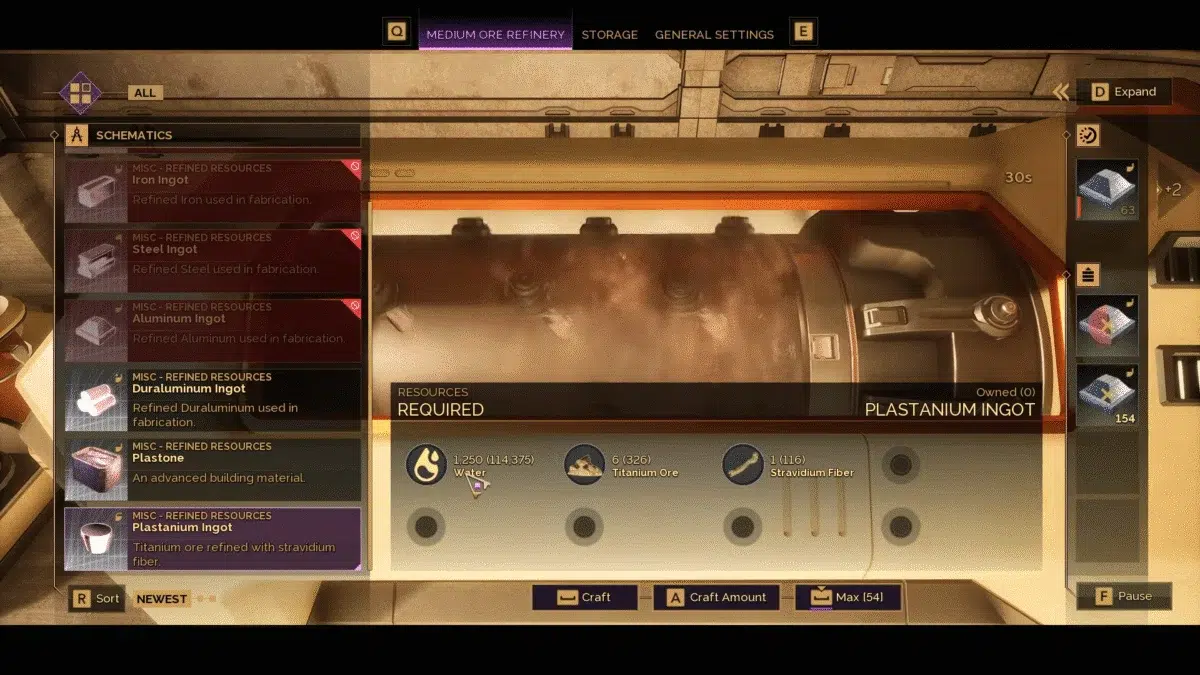Select the Medium Ore Refinery tab
The width and height of the screenshot is (1200, 675).
[x=495, y=34]
